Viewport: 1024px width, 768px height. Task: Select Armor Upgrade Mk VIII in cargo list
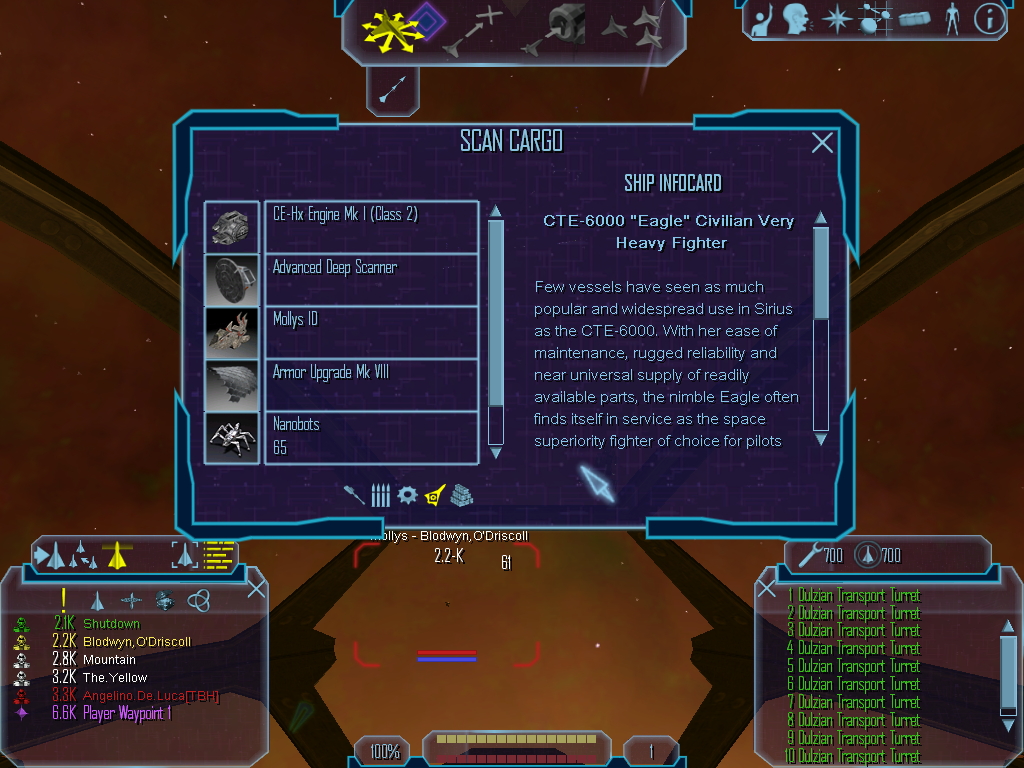pos(371,384)
